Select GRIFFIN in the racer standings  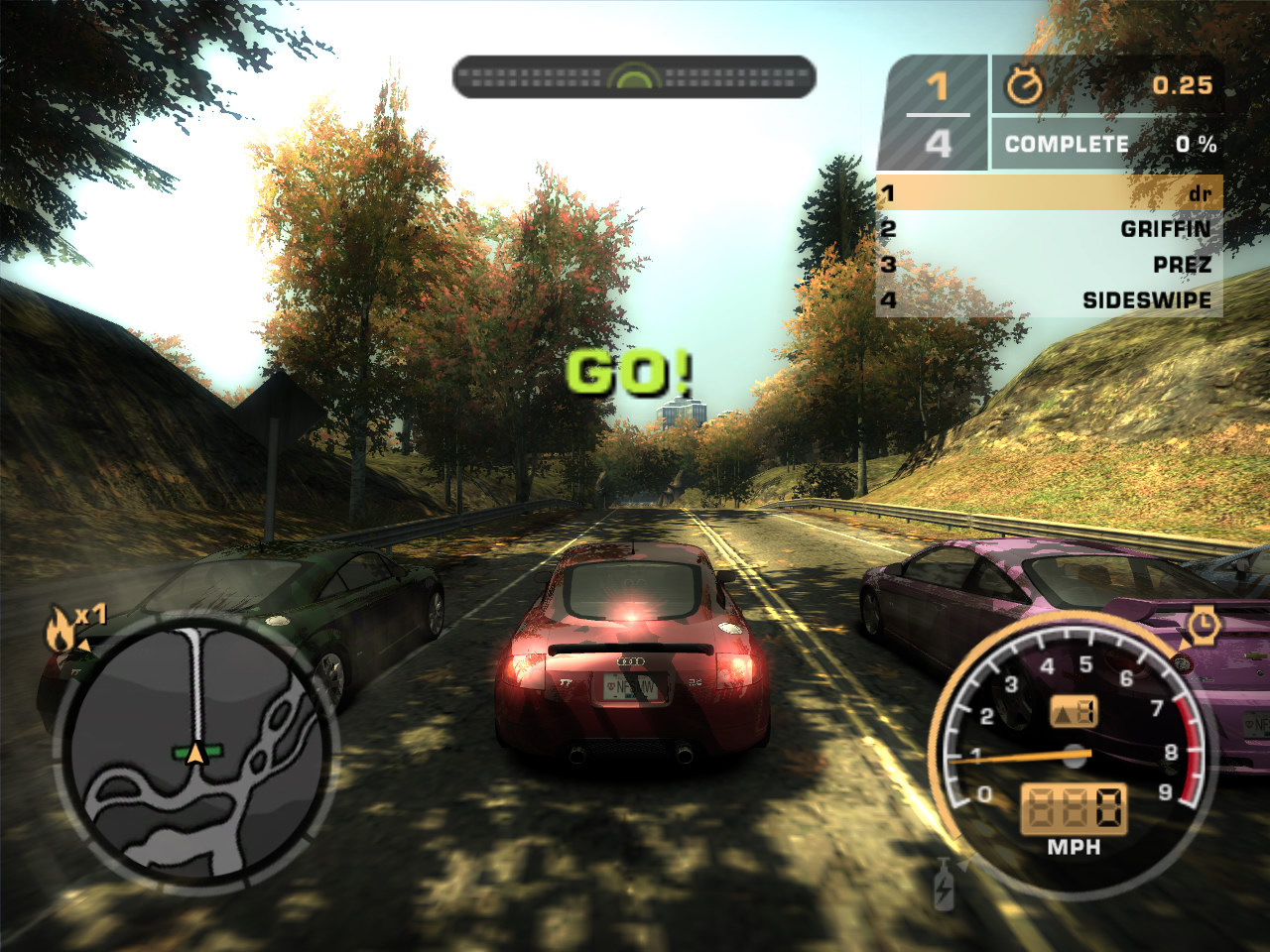pos(1049,229)
